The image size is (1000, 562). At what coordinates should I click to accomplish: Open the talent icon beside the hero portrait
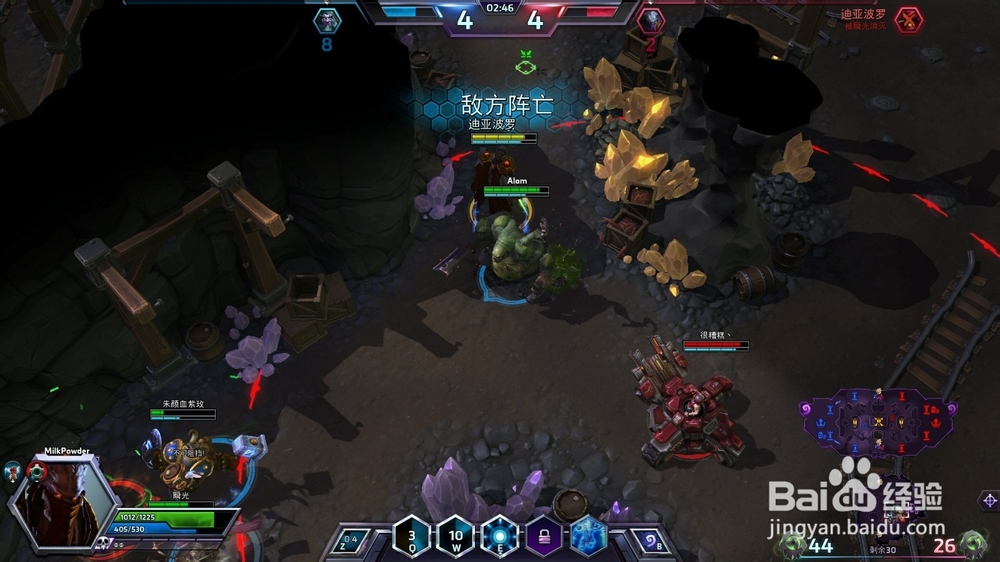click(13, 472)
